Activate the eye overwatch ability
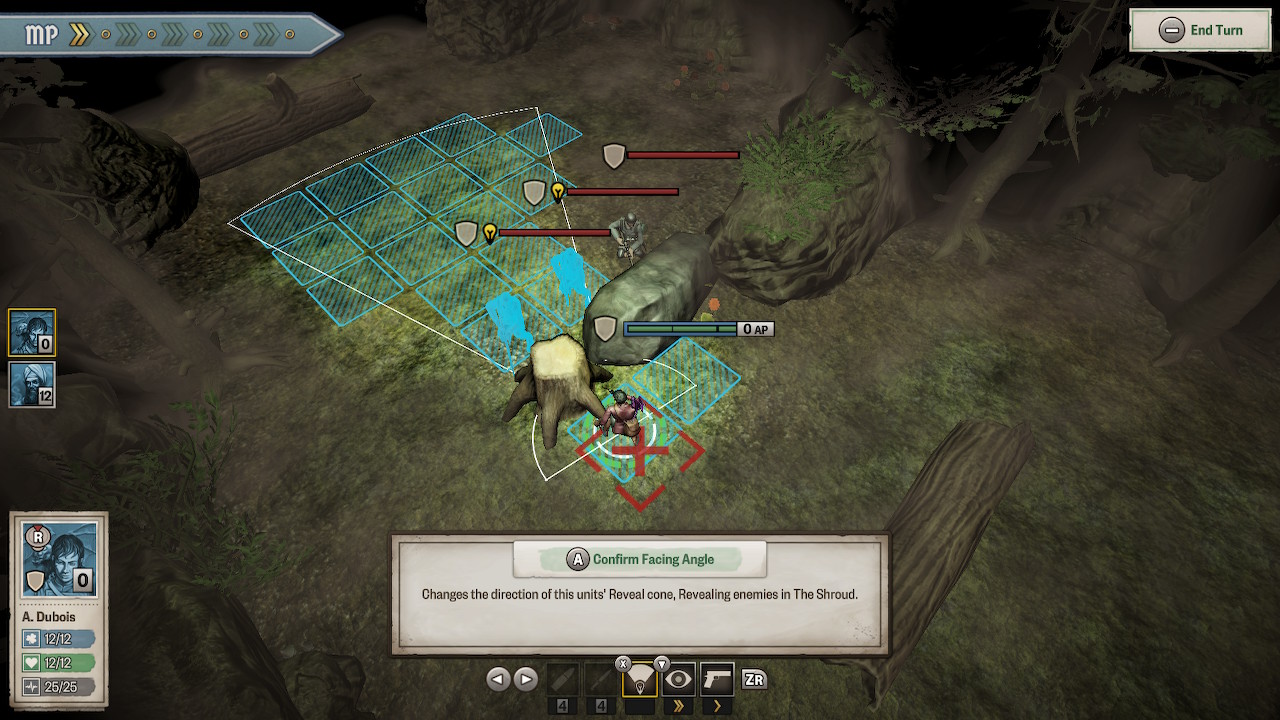Screen dimensions: 1280x720 coord(679,680)
